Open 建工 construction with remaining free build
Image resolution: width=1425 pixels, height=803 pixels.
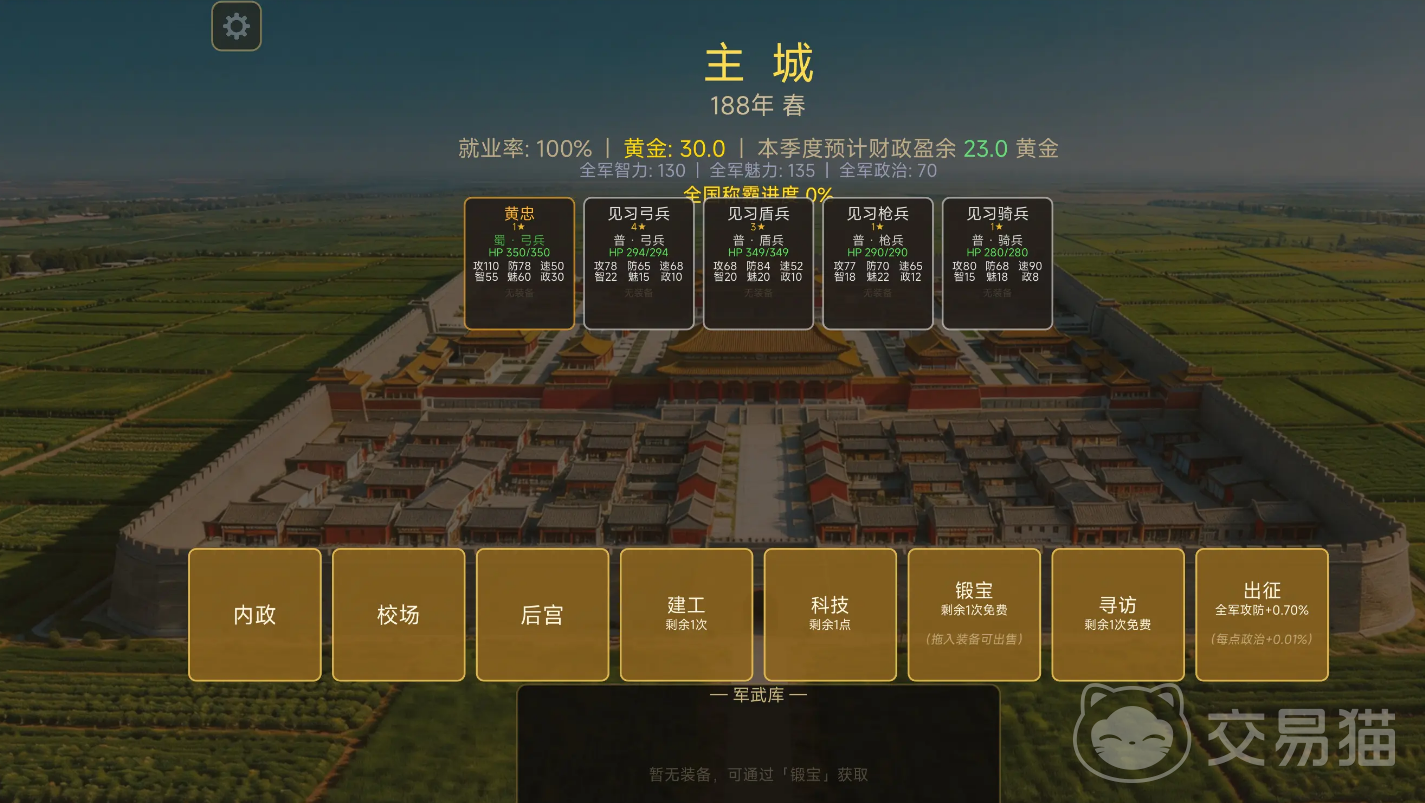tap(686, 614)
